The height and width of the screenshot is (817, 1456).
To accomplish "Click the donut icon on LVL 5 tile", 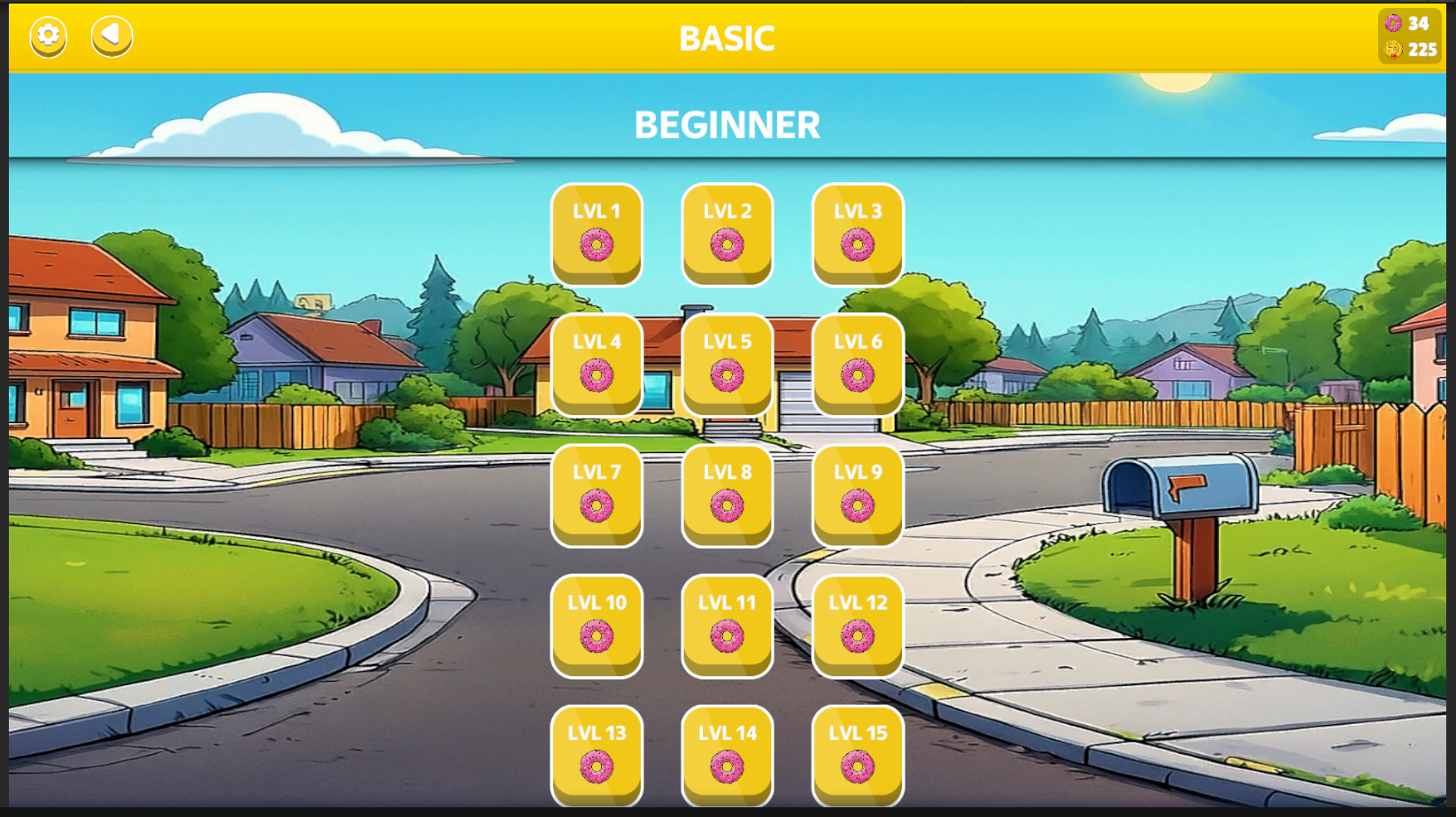I will click(727, 374).
